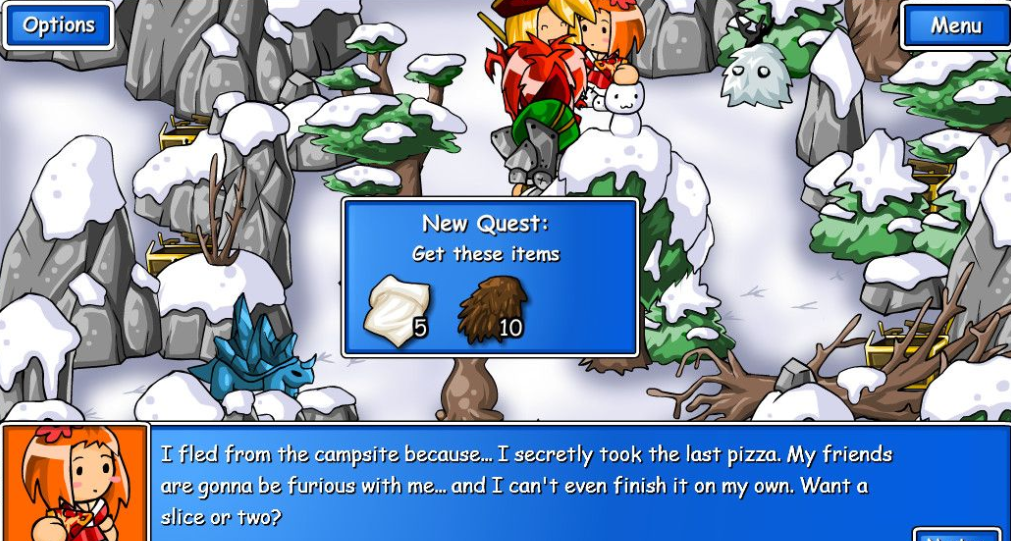Open the Options button

[x=58, y=25]
